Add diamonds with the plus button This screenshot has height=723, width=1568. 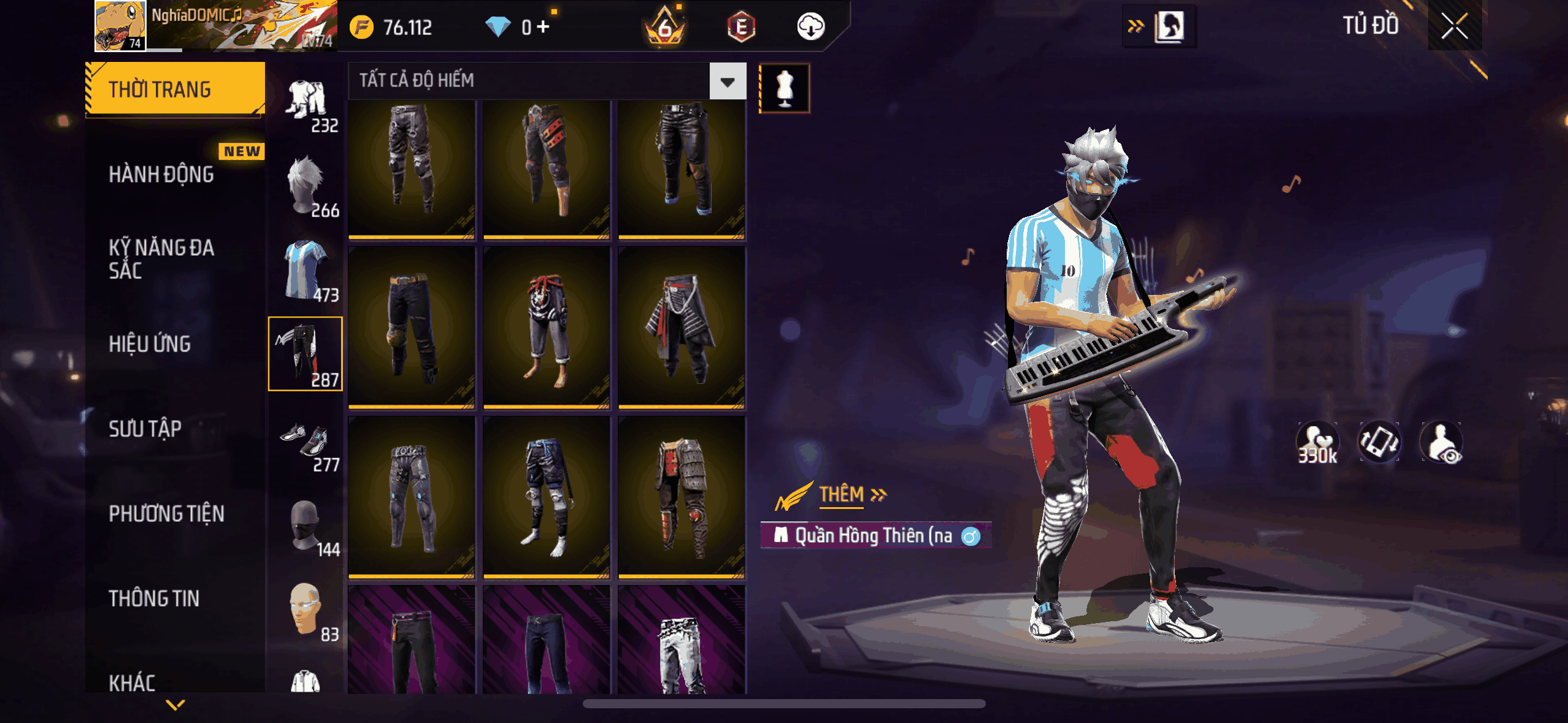coord(544,26)
